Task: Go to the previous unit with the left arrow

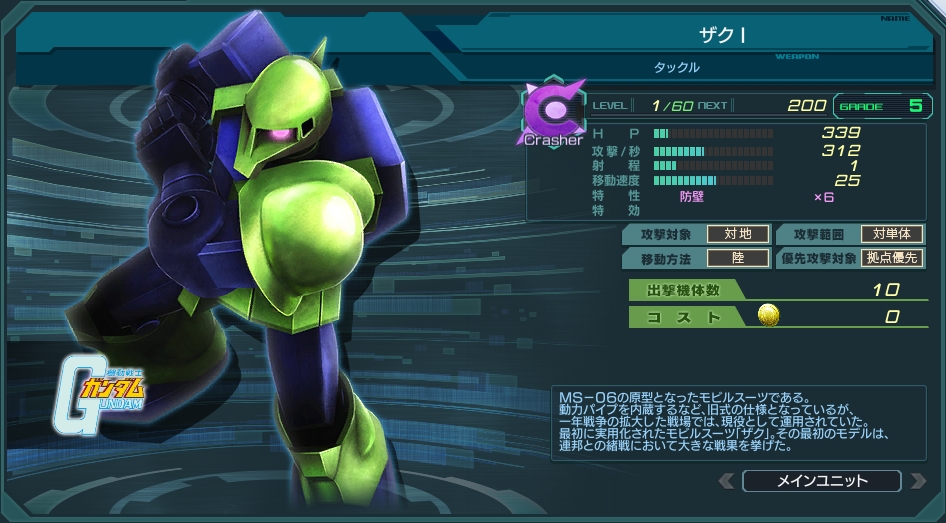Action: point(726,481)
